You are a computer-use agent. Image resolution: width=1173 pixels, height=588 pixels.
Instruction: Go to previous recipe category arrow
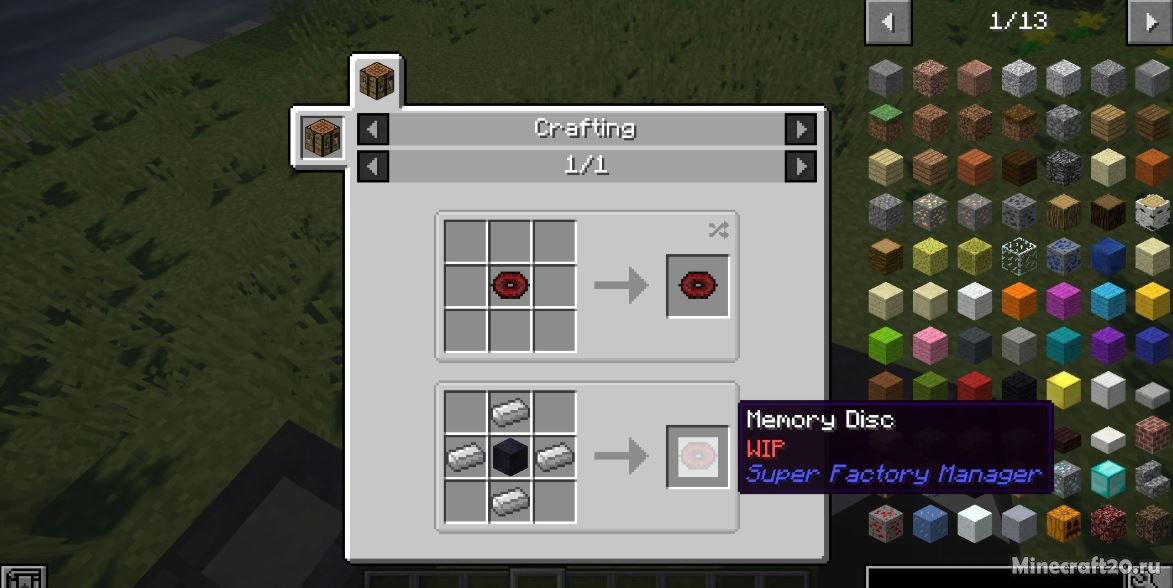coord(373,129)
